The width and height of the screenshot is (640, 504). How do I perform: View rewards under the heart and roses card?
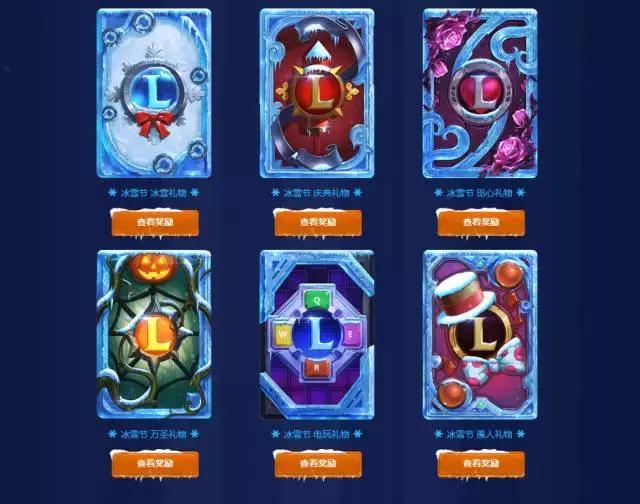click(x=480, y=223)
